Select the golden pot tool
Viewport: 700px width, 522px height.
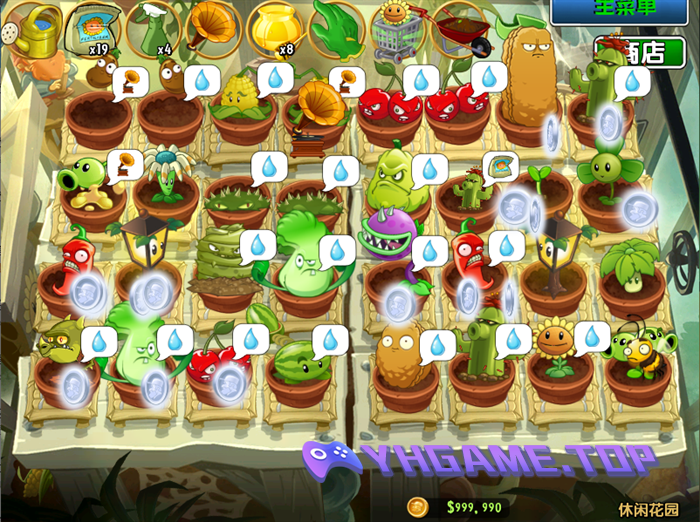(272, 26)
